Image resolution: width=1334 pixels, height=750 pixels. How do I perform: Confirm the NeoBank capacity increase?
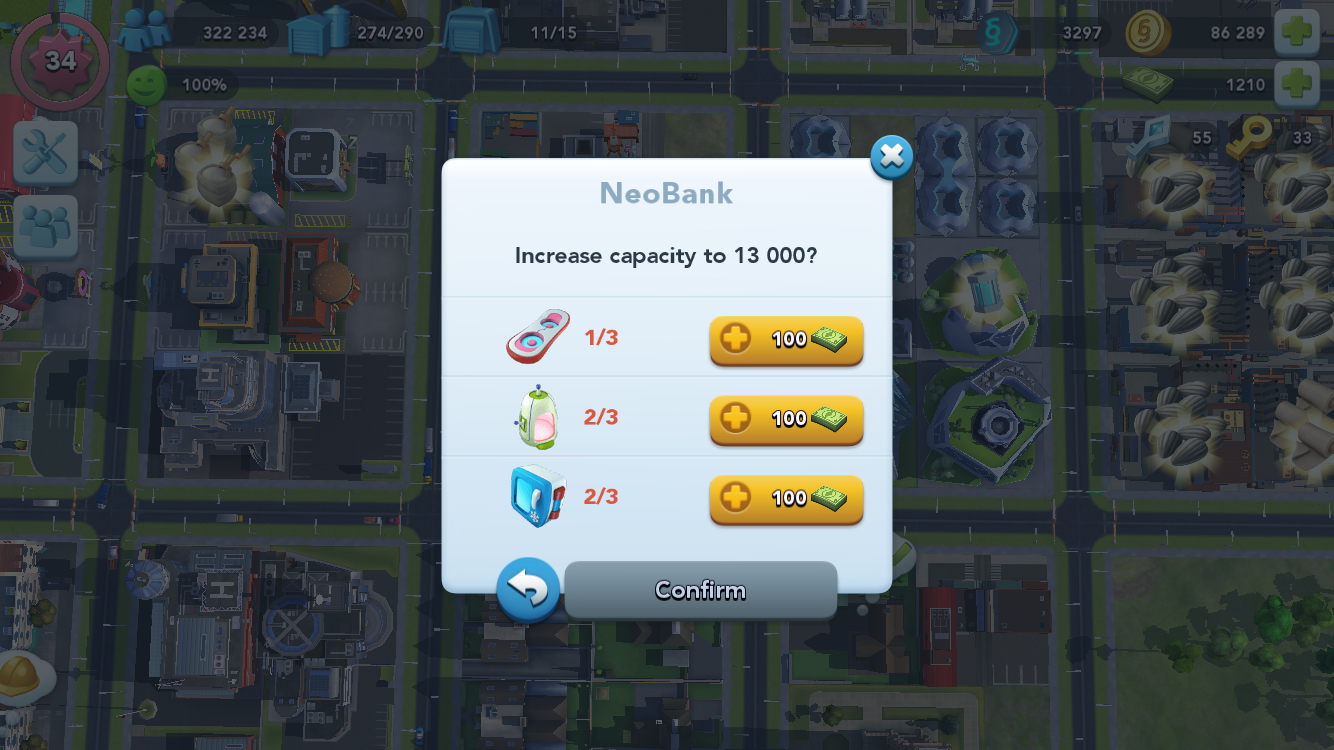(700, 590)
